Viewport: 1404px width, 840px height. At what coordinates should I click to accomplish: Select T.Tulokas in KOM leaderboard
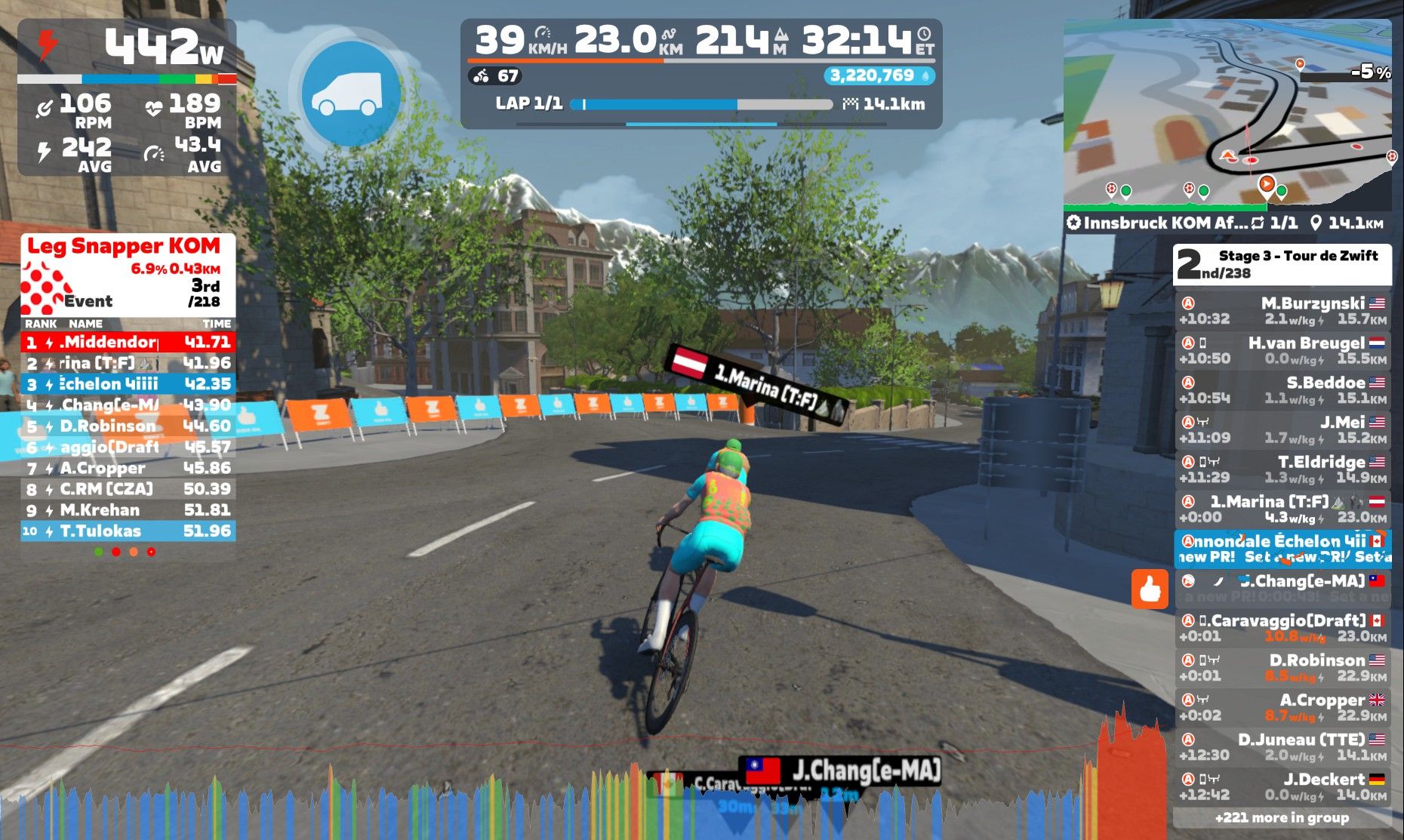[128, 531]
